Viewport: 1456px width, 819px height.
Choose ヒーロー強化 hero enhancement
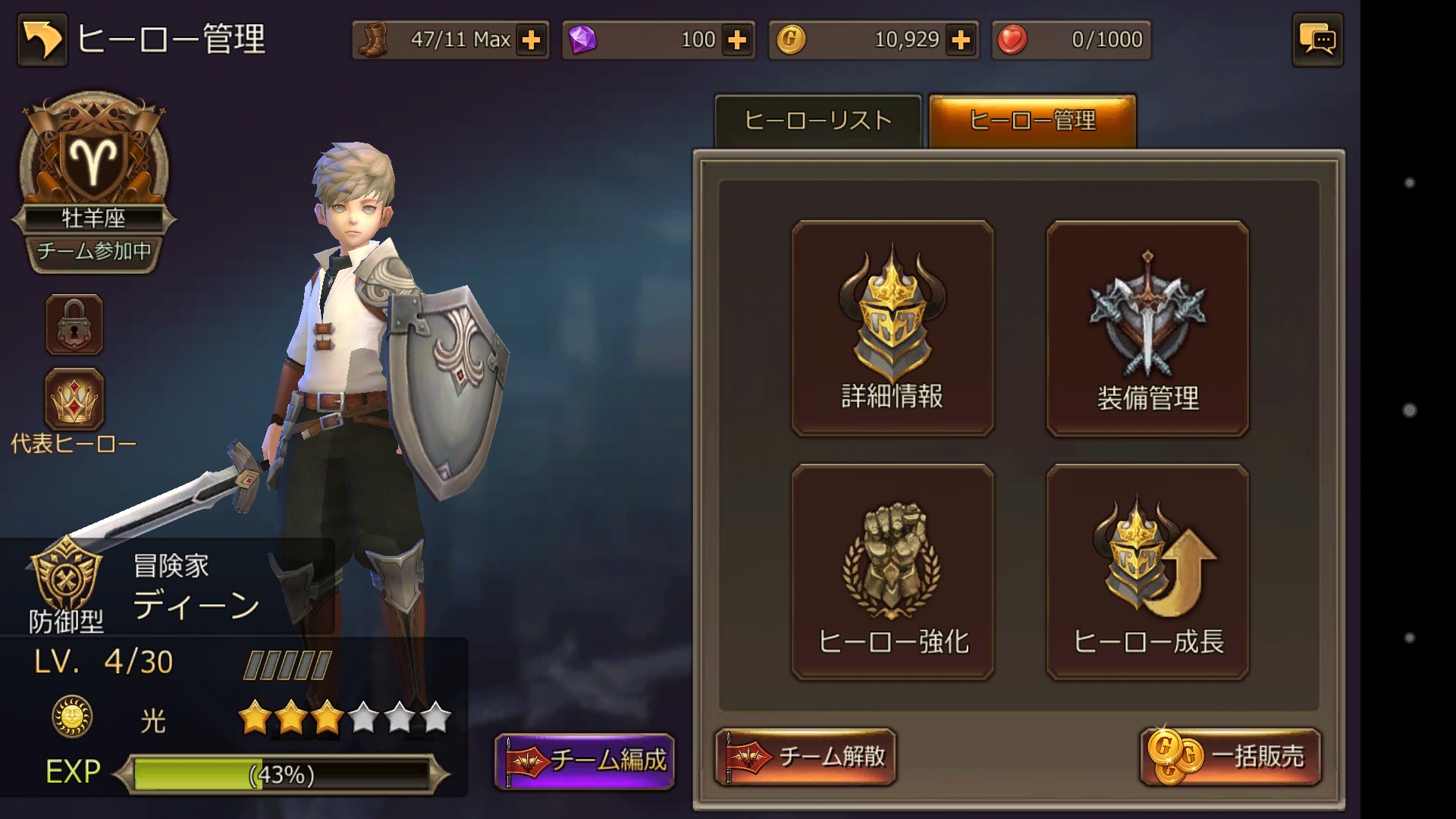tap(893, 573)
